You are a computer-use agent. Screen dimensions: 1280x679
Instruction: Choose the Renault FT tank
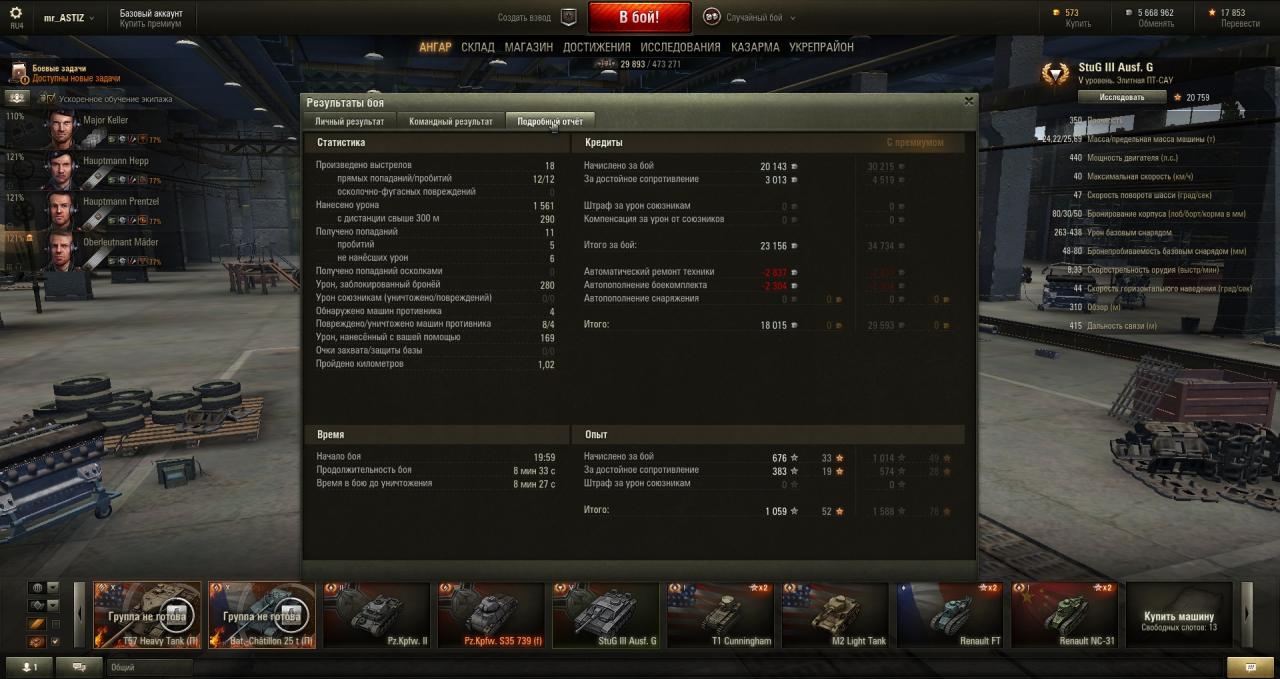[x=950, y=616]
